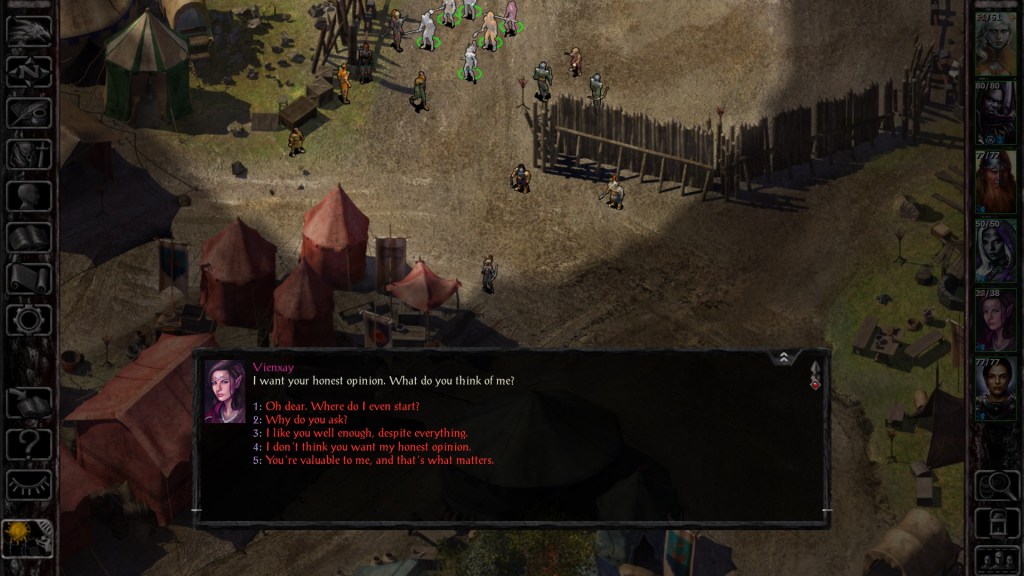Reply "You're valuable to me, and that's what matters."

coord(379,460)
